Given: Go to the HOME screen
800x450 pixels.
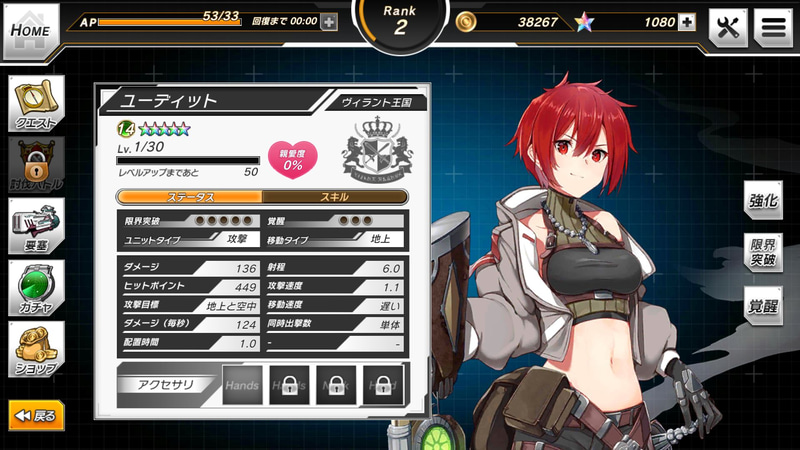Looking at the screenshot, I should 30,29.
